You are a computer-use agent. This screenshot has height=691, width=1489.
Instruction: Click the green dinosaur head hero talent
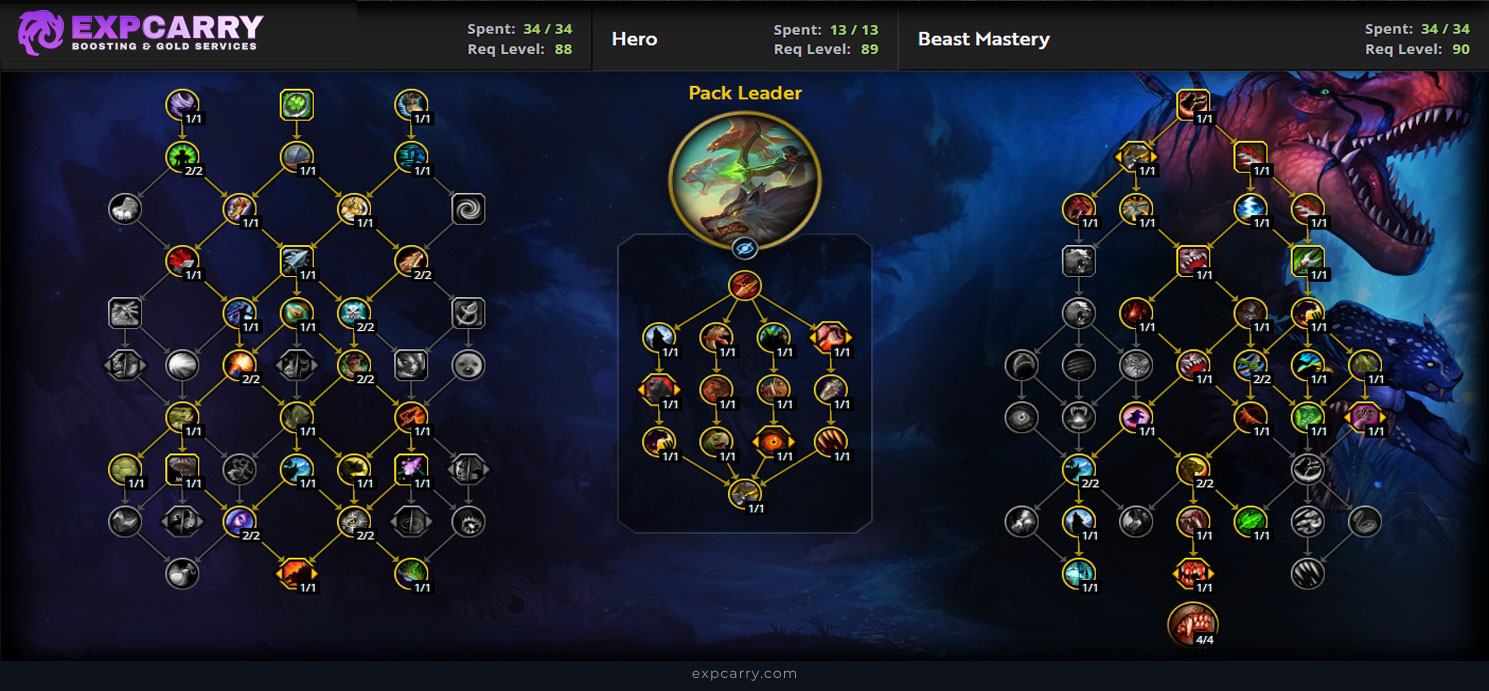coord(715,440)
